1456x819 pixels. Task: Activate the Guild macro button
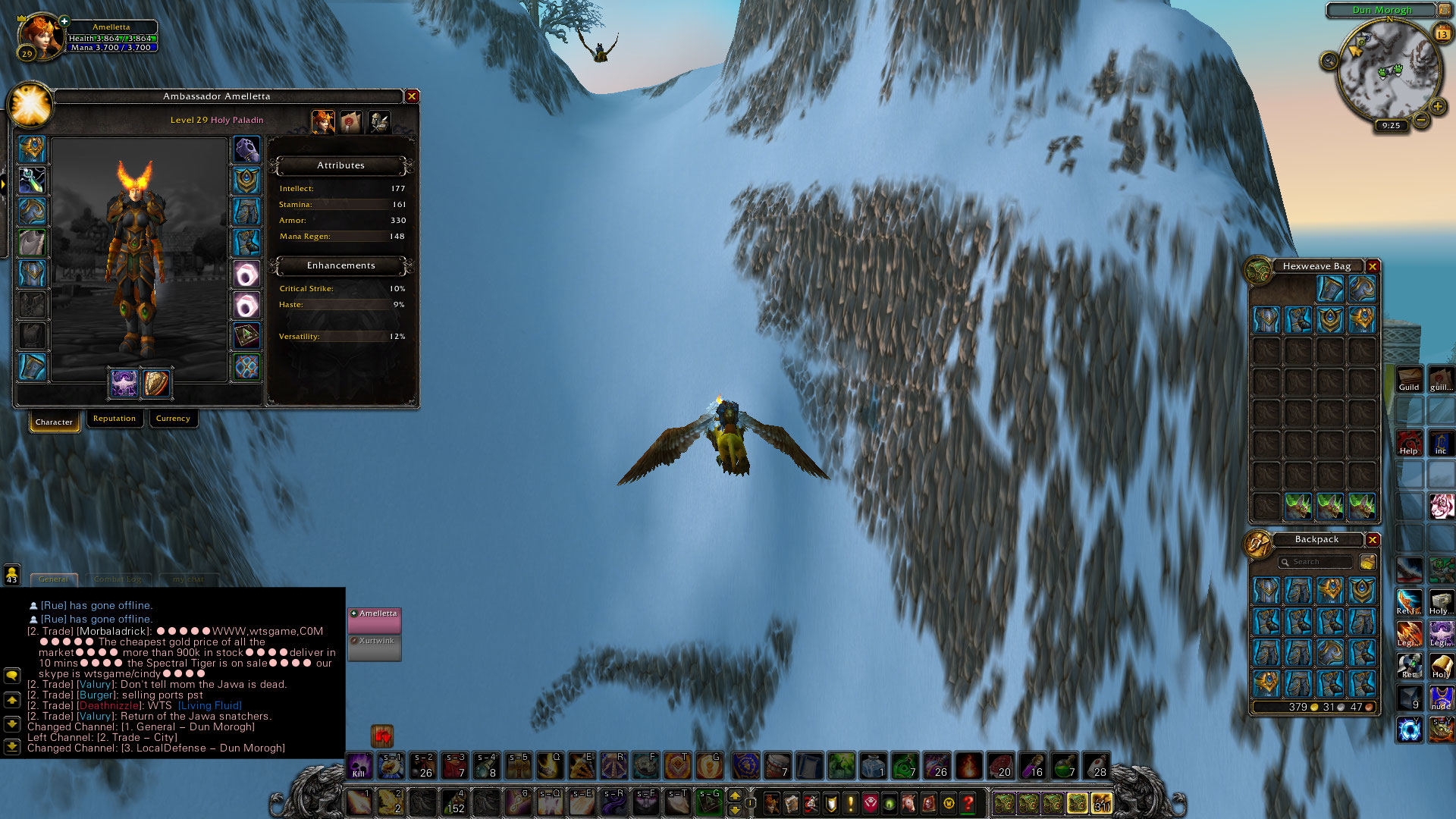(1409, 378)
